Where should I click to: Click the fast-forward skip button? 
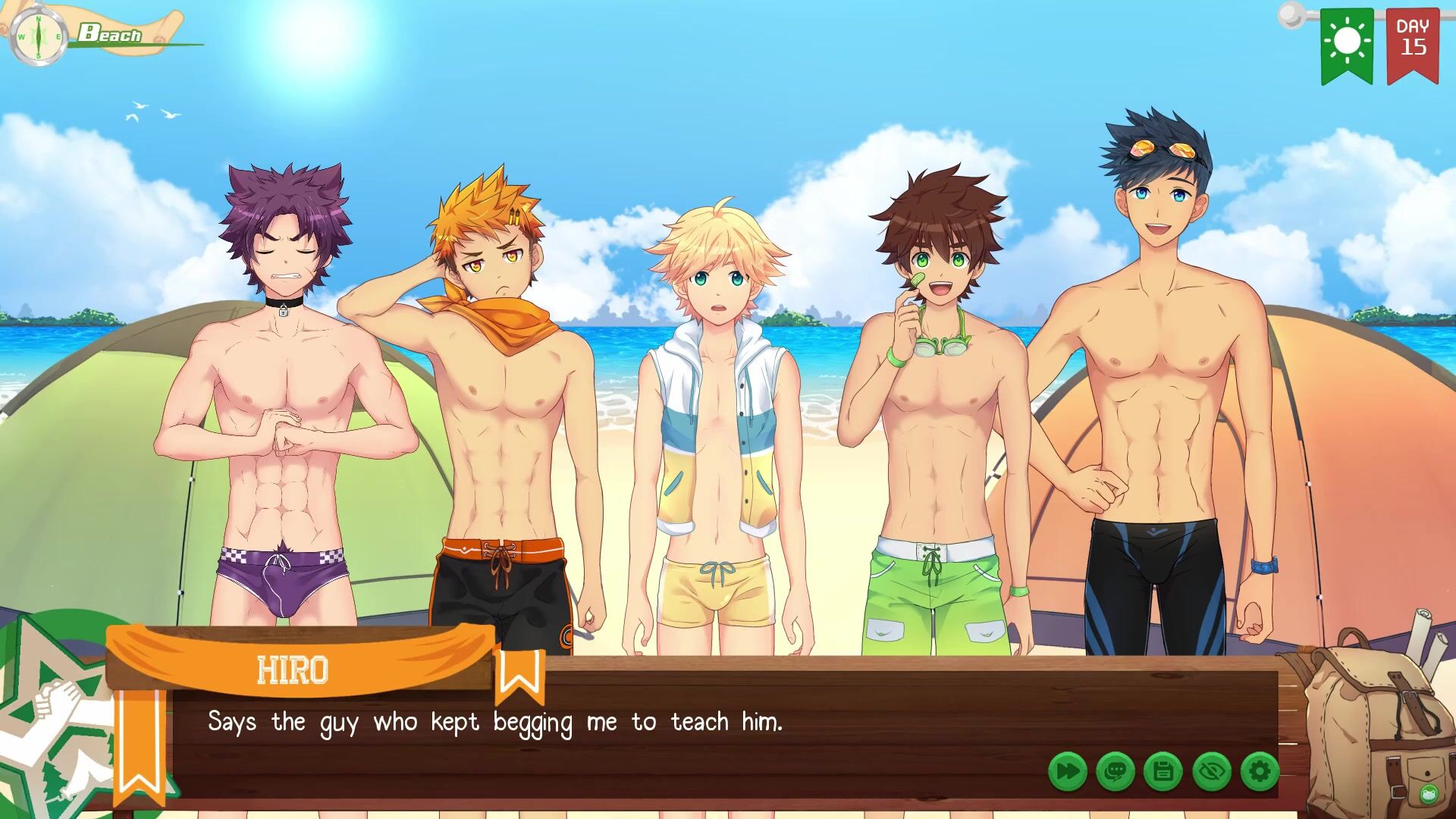click(x=1068, y=772)
